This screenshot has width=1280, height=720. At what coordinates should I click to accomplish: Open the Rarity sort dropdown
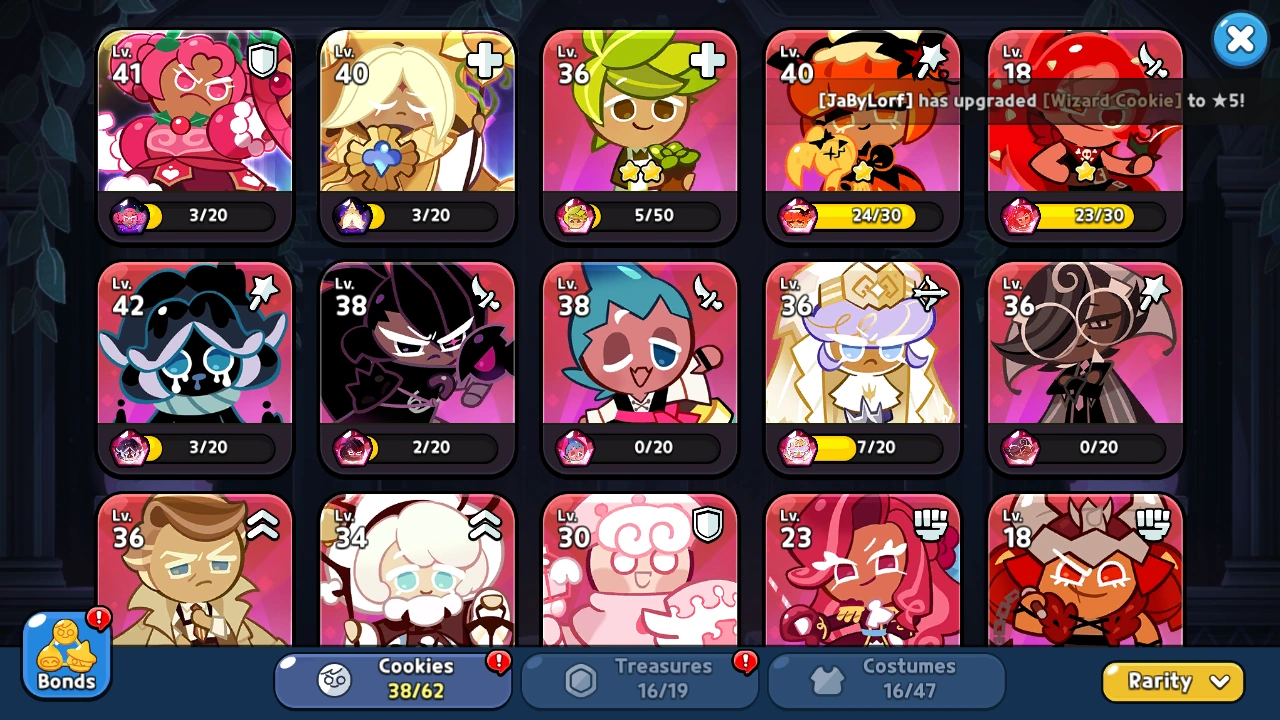coord(1172,681)
